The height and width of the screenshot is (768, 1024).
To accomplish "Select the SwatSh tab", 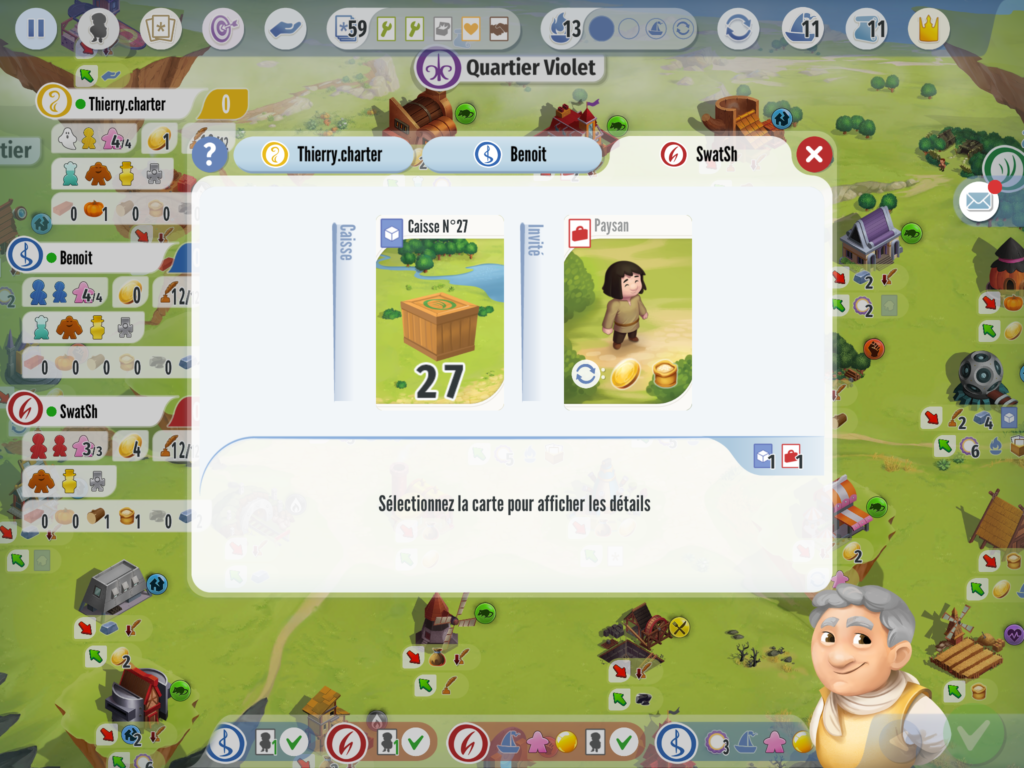I will coord(700,154).
